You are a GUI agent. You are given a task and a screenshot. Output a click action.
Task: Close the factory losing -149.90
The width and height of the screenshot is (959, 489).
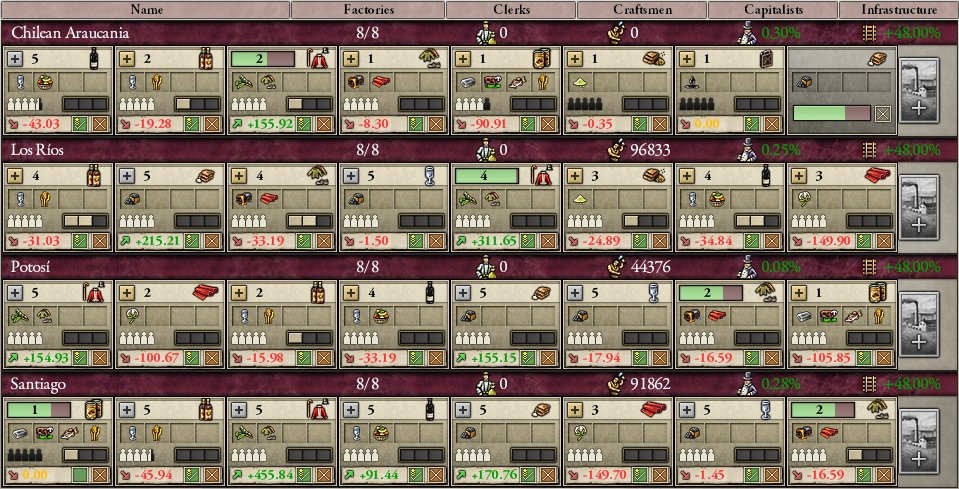click(x=881, y=241)
